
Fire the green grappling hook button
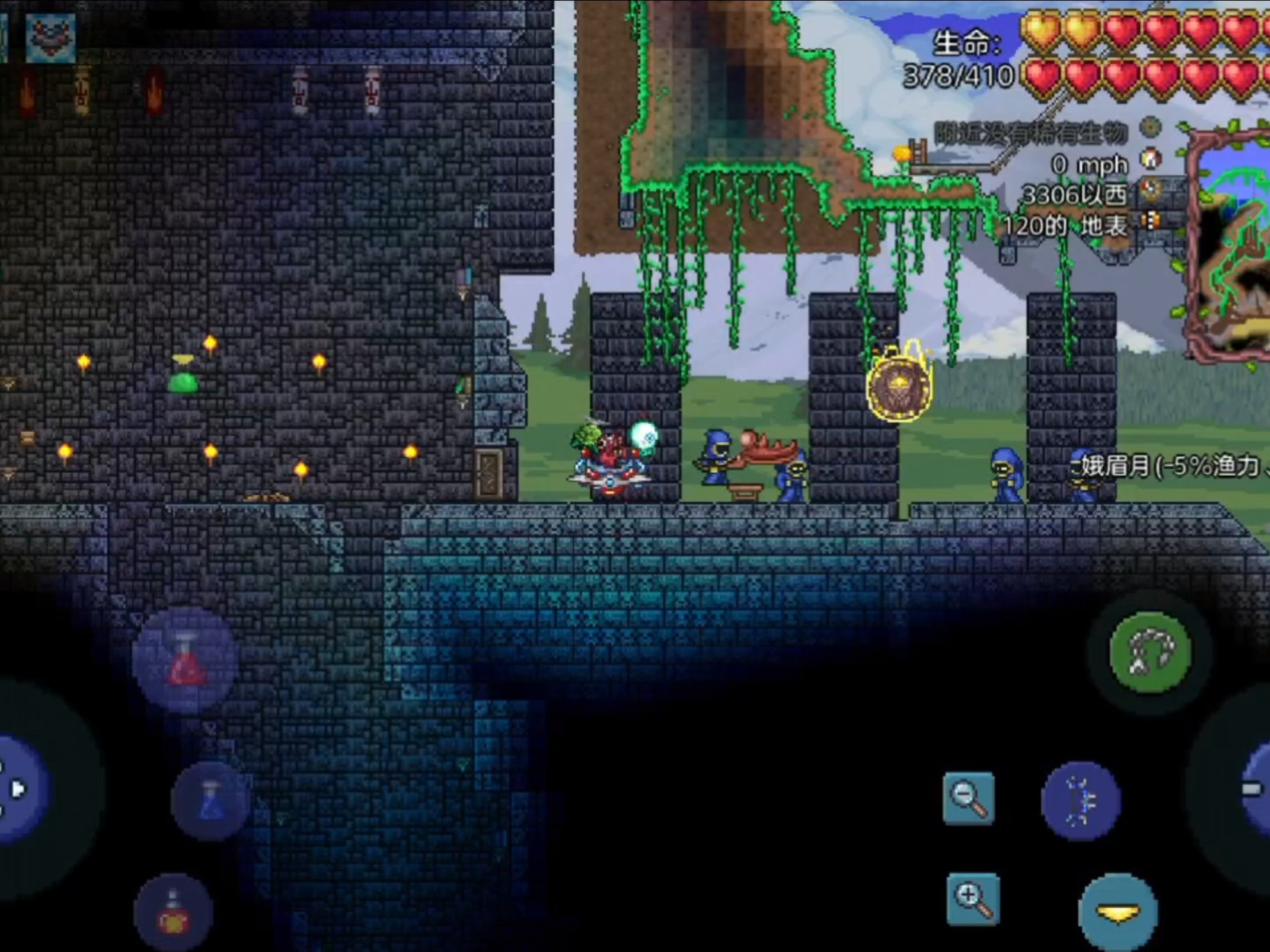coord(1150,653)
